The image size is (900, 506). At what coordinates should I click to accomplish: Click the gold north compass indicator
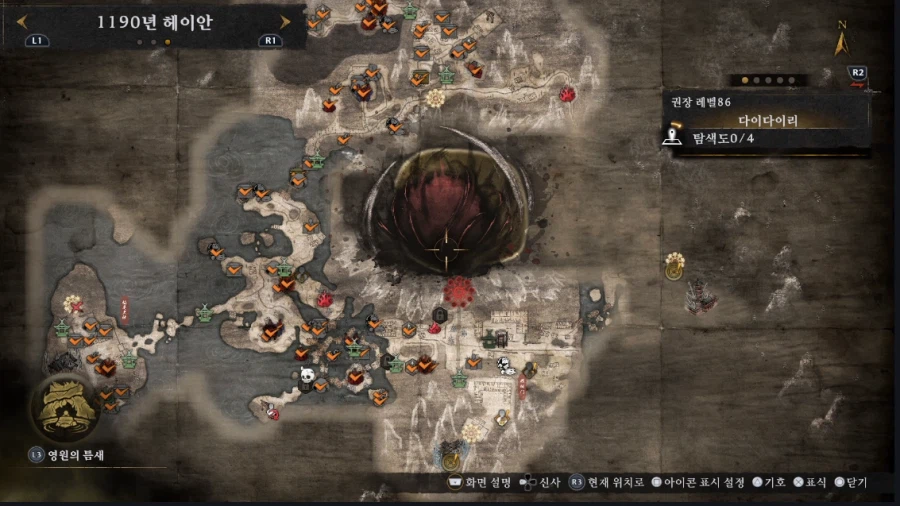842,41
